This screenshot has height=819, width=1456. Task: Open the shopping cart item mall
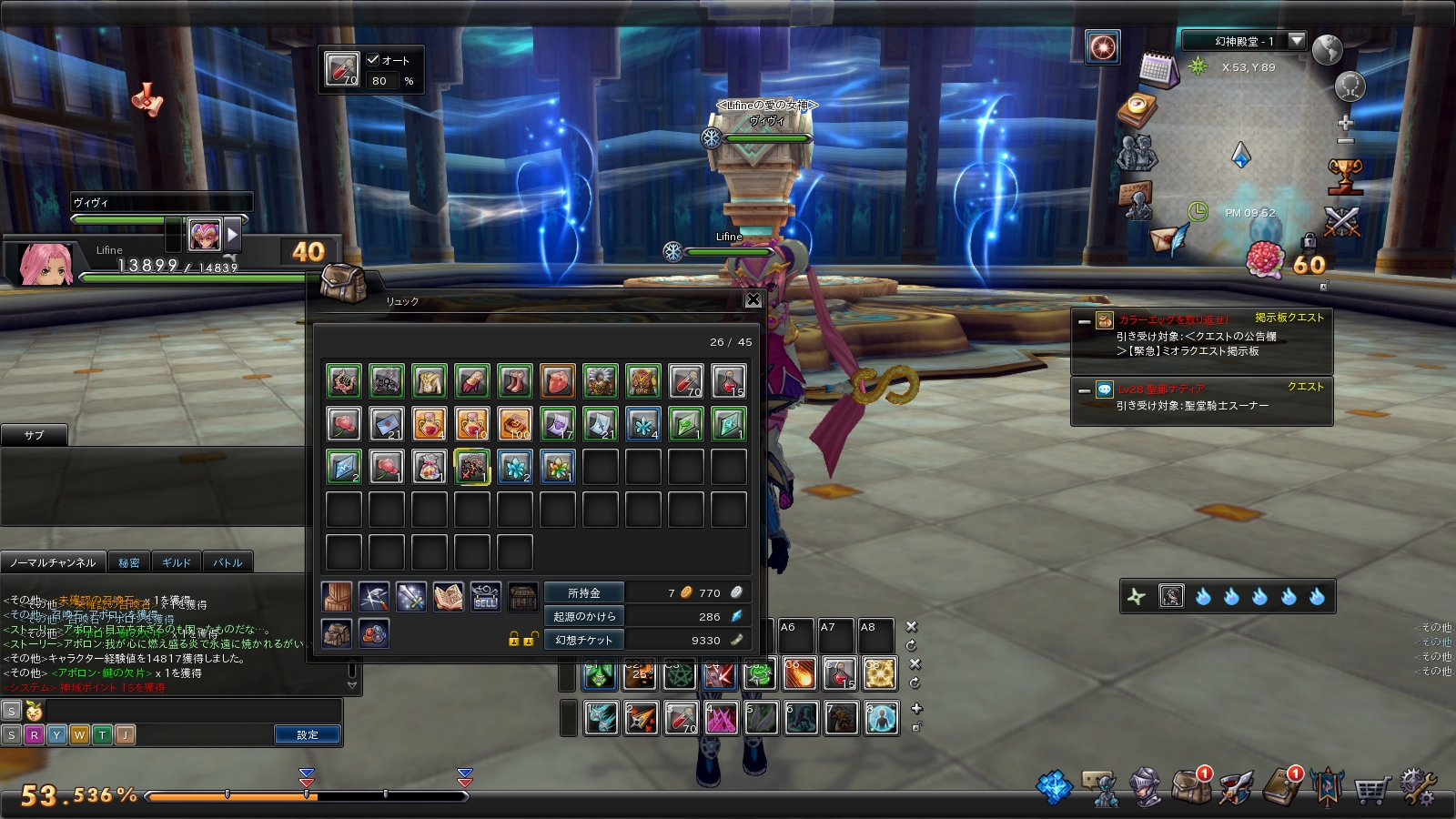[1371, 788]
